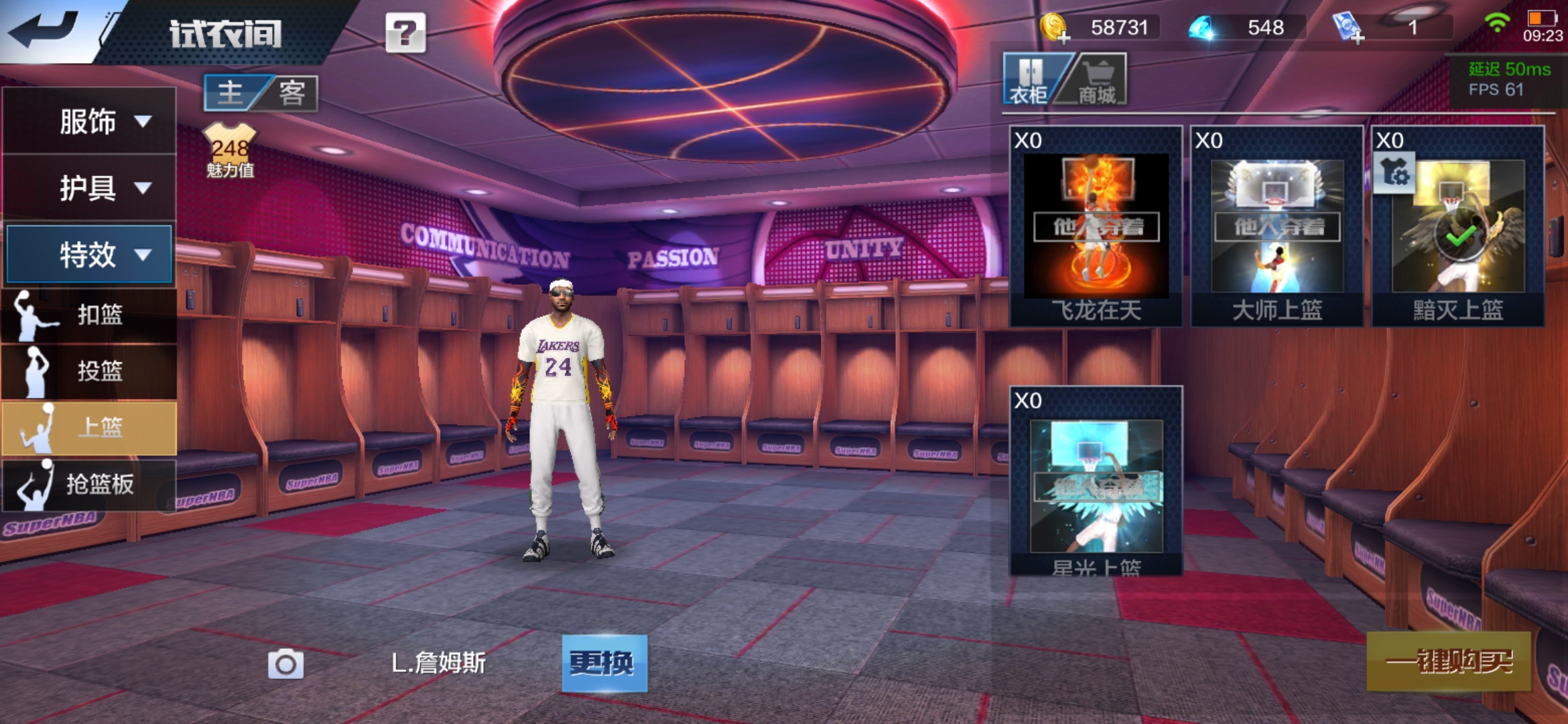This screenshot has width=1568, height=724.
Task: Click the 一键购买 one-click purchase button
Action: [x=1449, y=662]
